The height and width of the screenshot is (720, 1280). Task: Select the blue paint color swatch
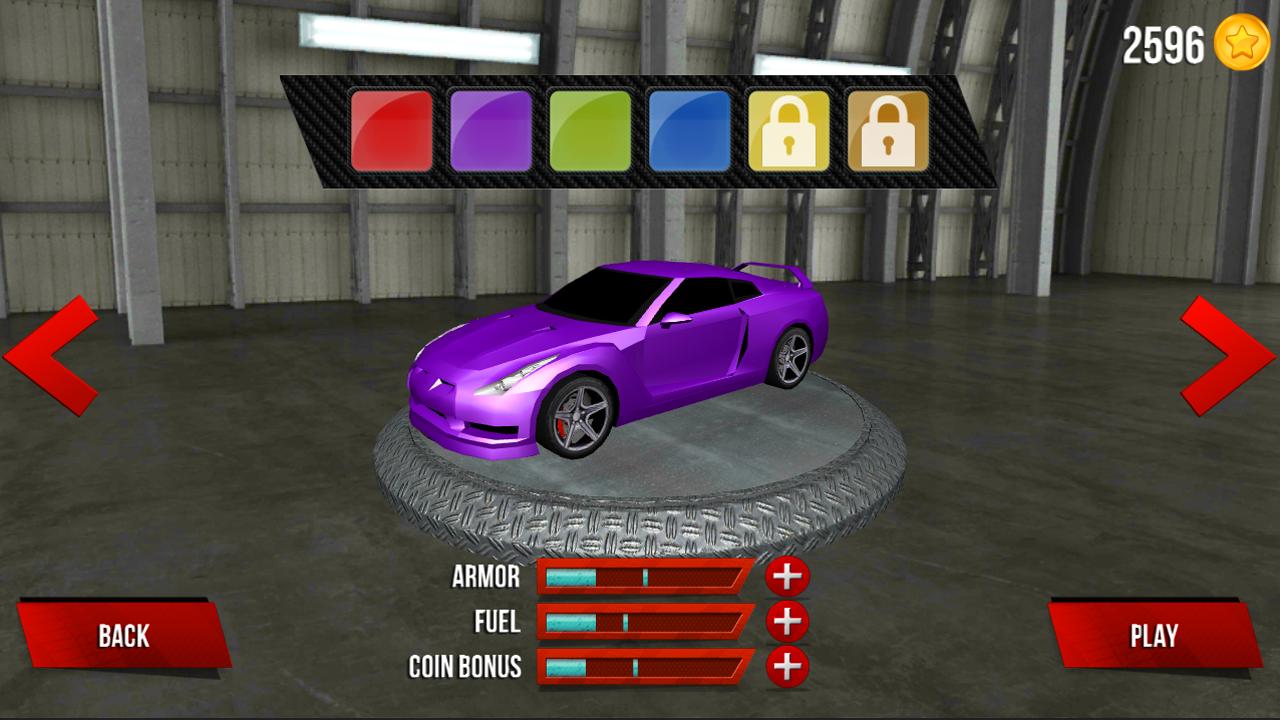click(691, 131)
